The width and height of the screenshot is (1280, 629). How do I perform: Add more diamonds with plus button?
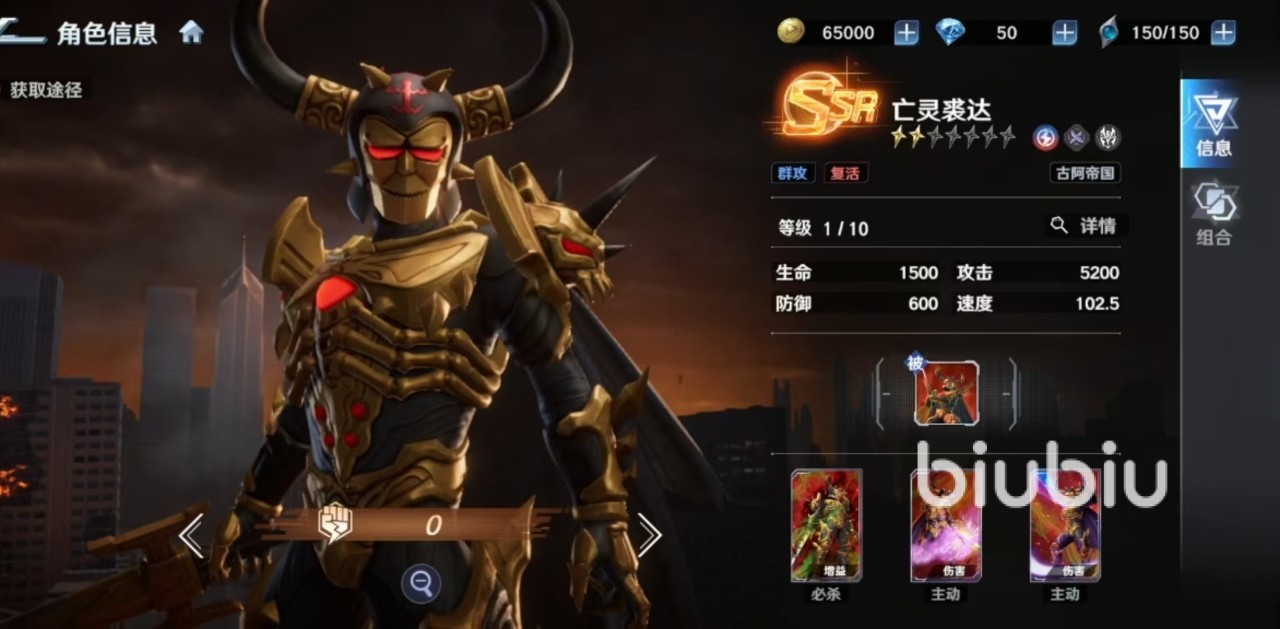coord(1065,33)
